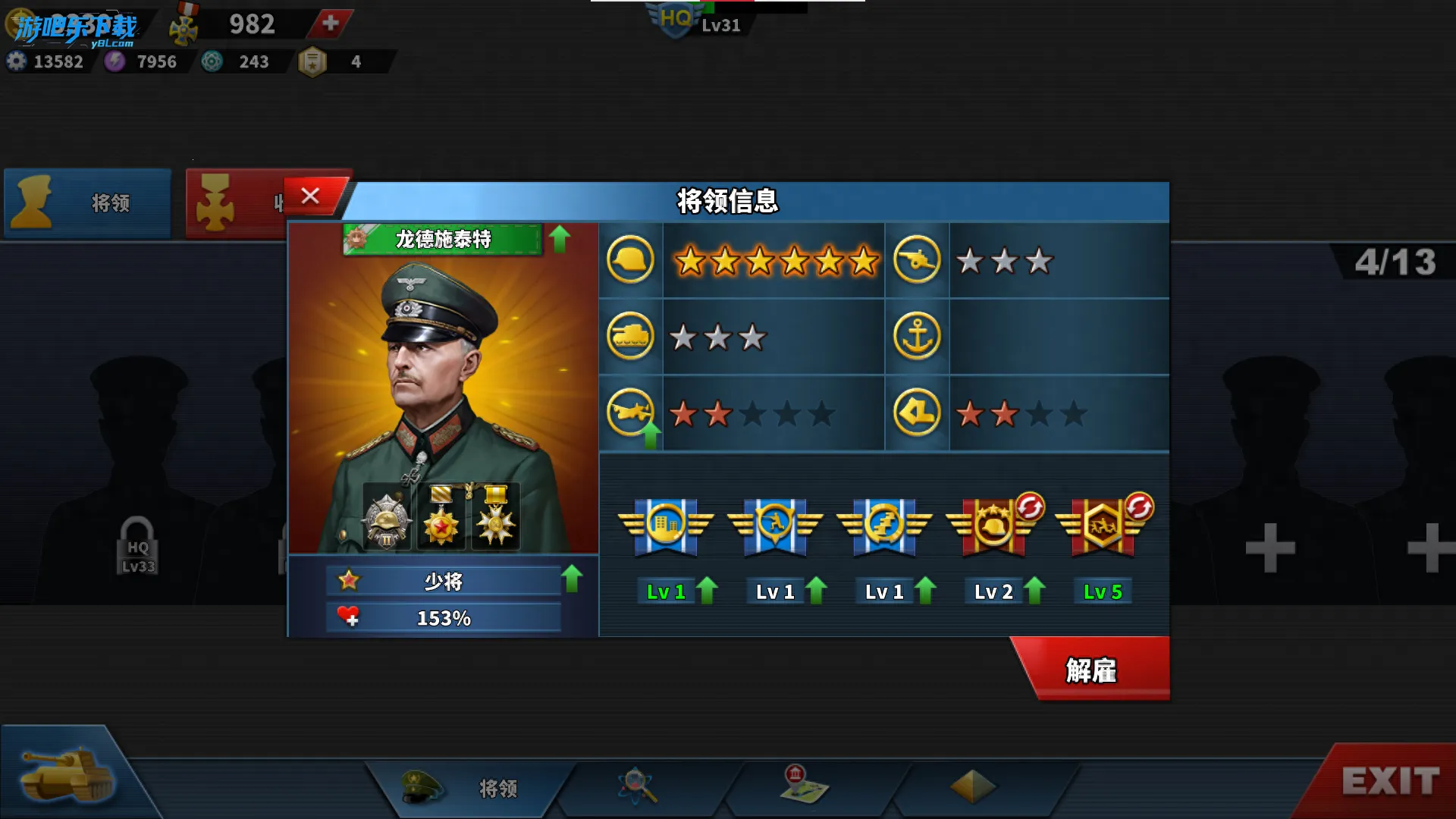Select the Lv2 helmet defense skill badge
Image resolution: width=1456 pixels, height=819 pixels.
[993, 523]
